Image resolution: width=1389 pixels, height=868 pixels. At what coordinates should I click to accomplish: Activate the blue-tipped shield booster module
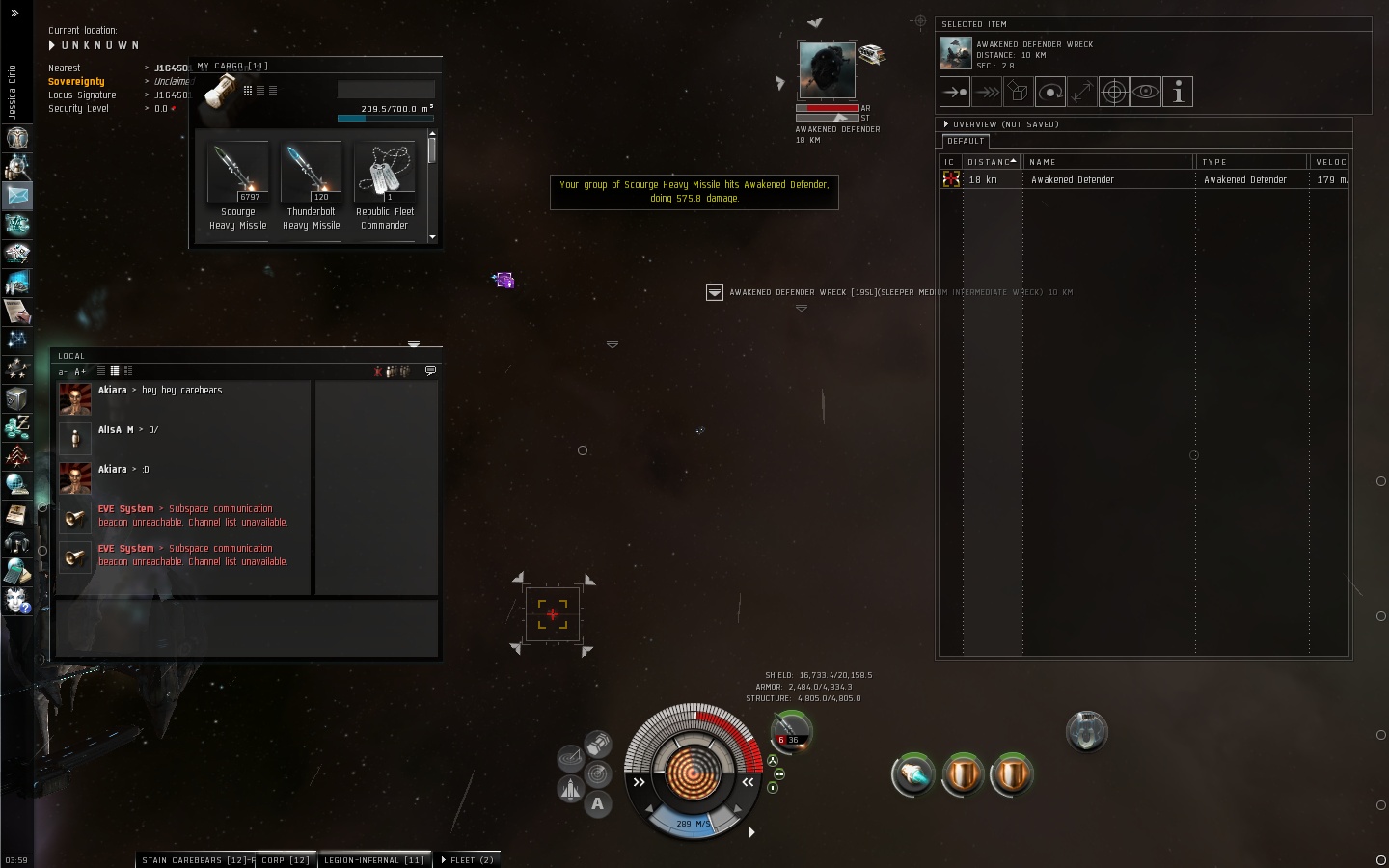(912, 774)
